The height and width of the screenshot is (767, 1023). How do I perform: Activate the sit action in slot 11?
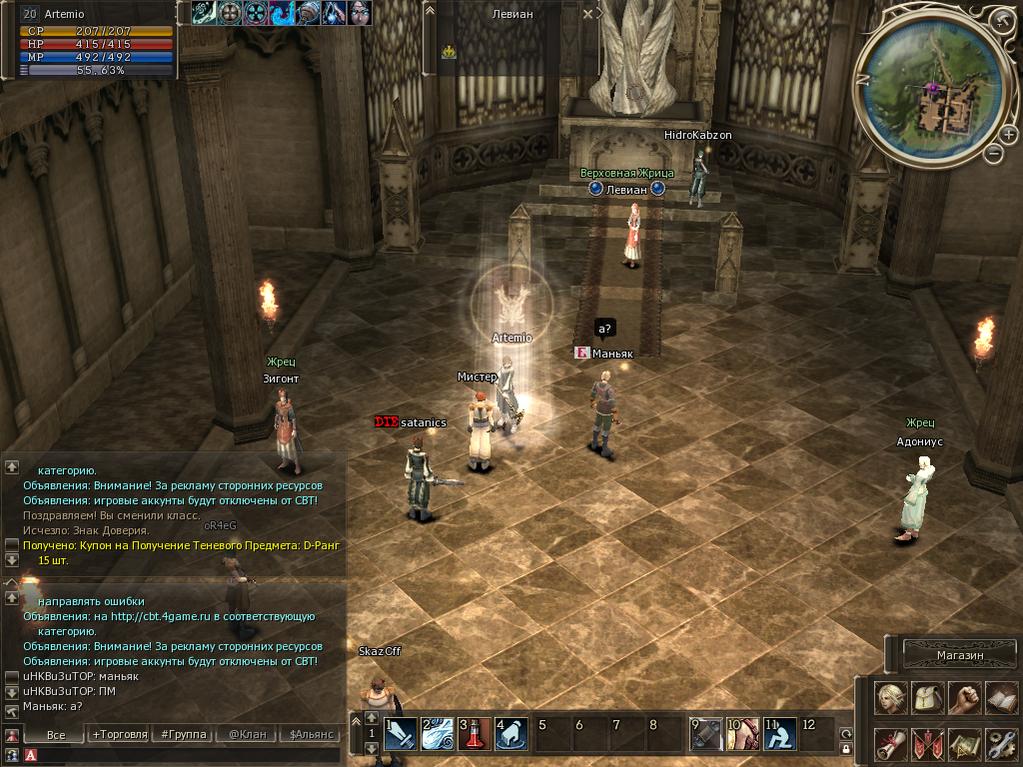pos(780,735)
